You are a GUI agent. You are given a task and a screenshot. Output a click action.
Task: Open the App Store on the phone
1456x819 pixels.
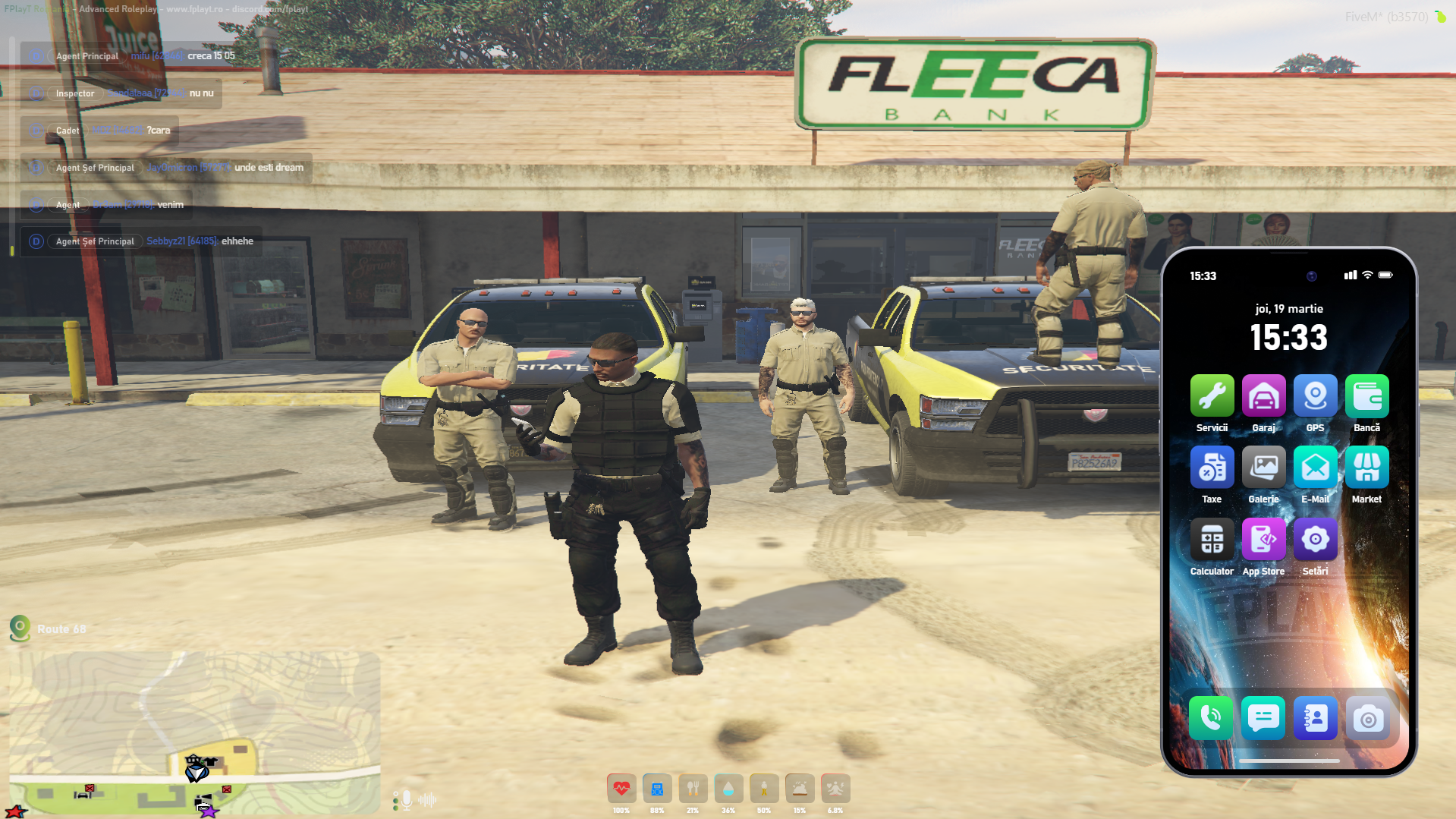(x=1263, y=540)
